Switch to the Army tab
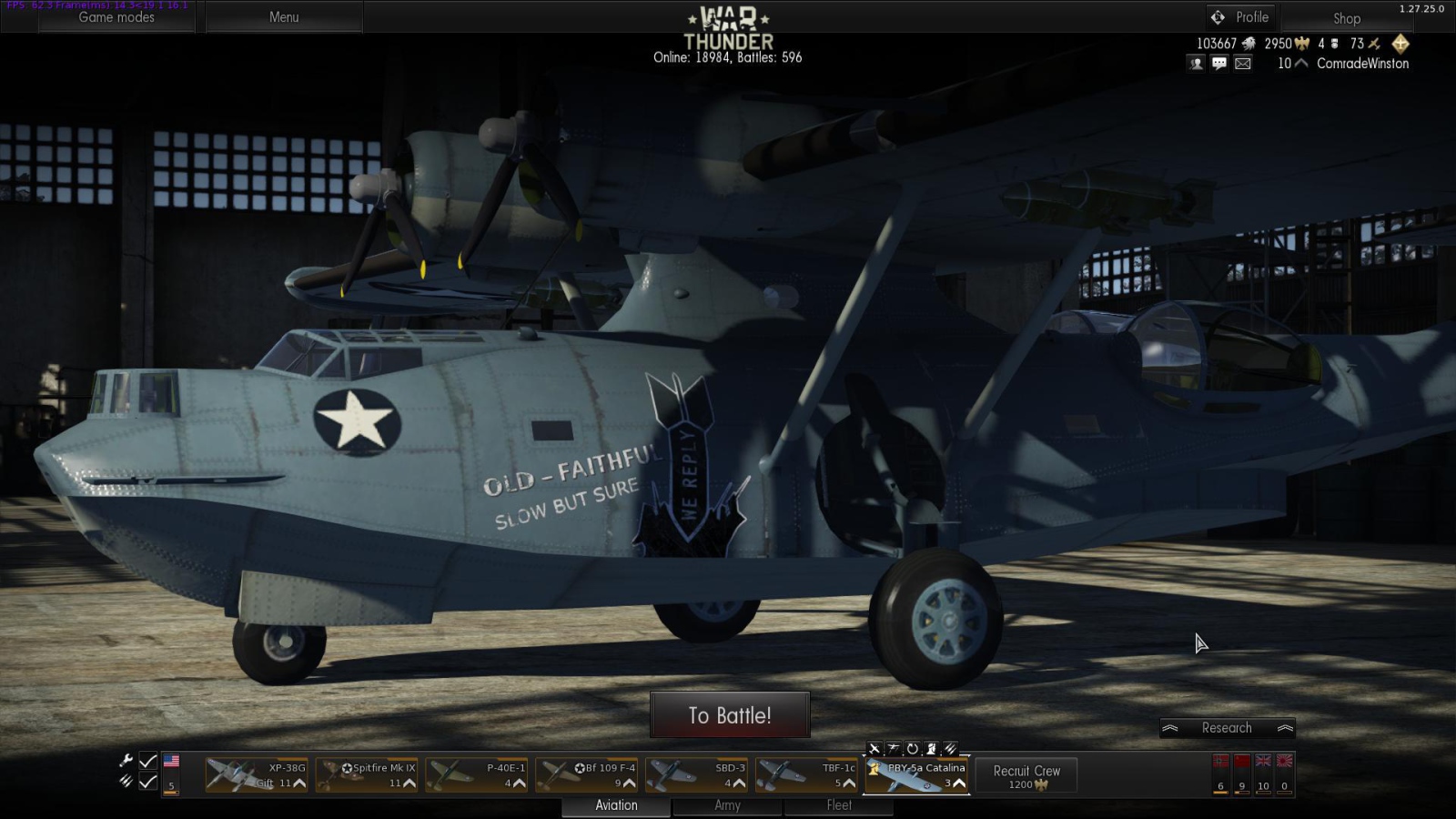This screenshot has height=819, width=1456. (727, 805)
